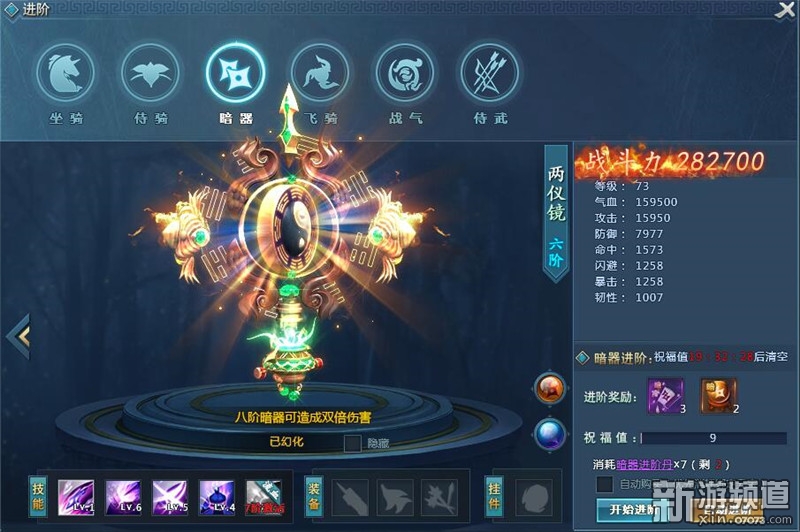800x532 pixels.
Task: Switch to the 飞骑 flying mount tab
Action: tap(320, 73)
